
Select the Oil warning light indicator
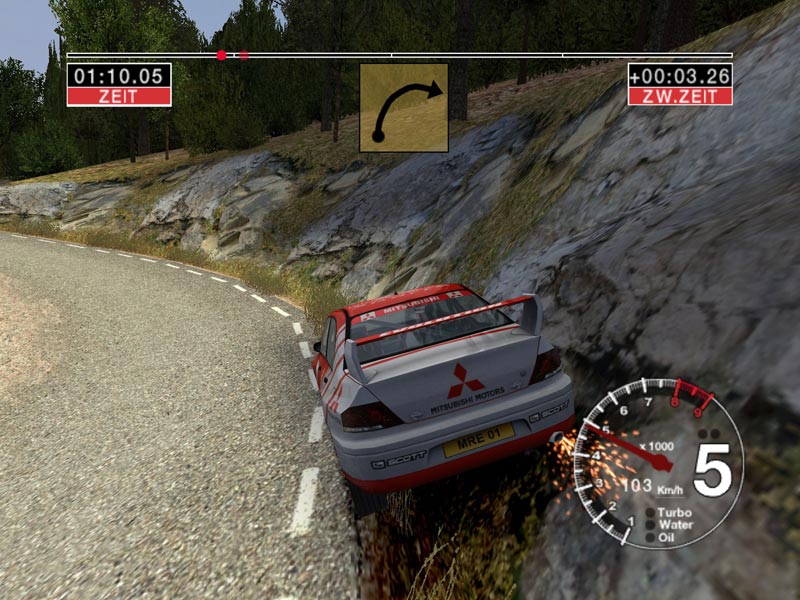(651, 537)
